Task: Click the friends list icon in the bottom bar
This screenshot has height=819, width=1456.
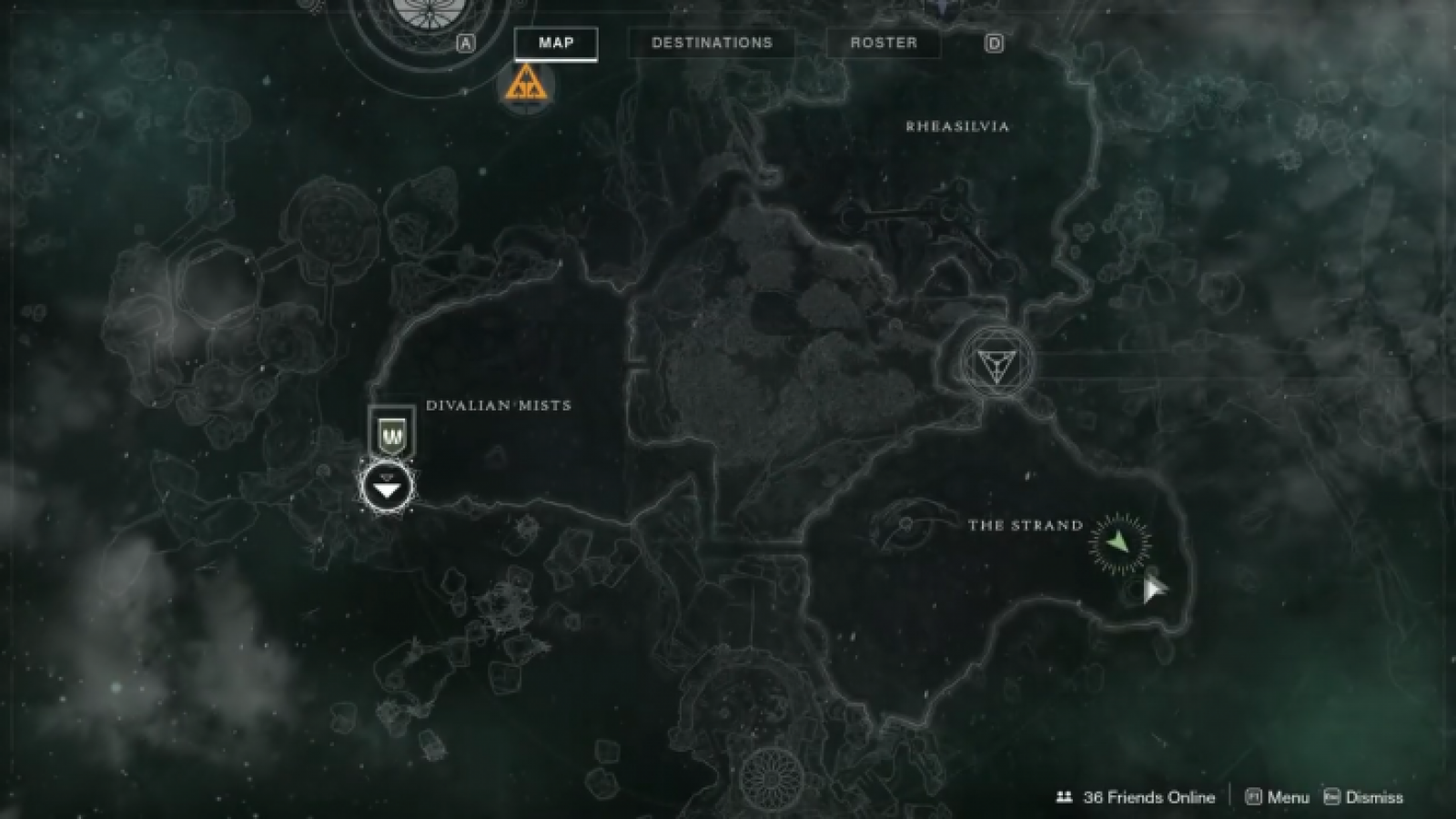Action: click(1066, 795)
